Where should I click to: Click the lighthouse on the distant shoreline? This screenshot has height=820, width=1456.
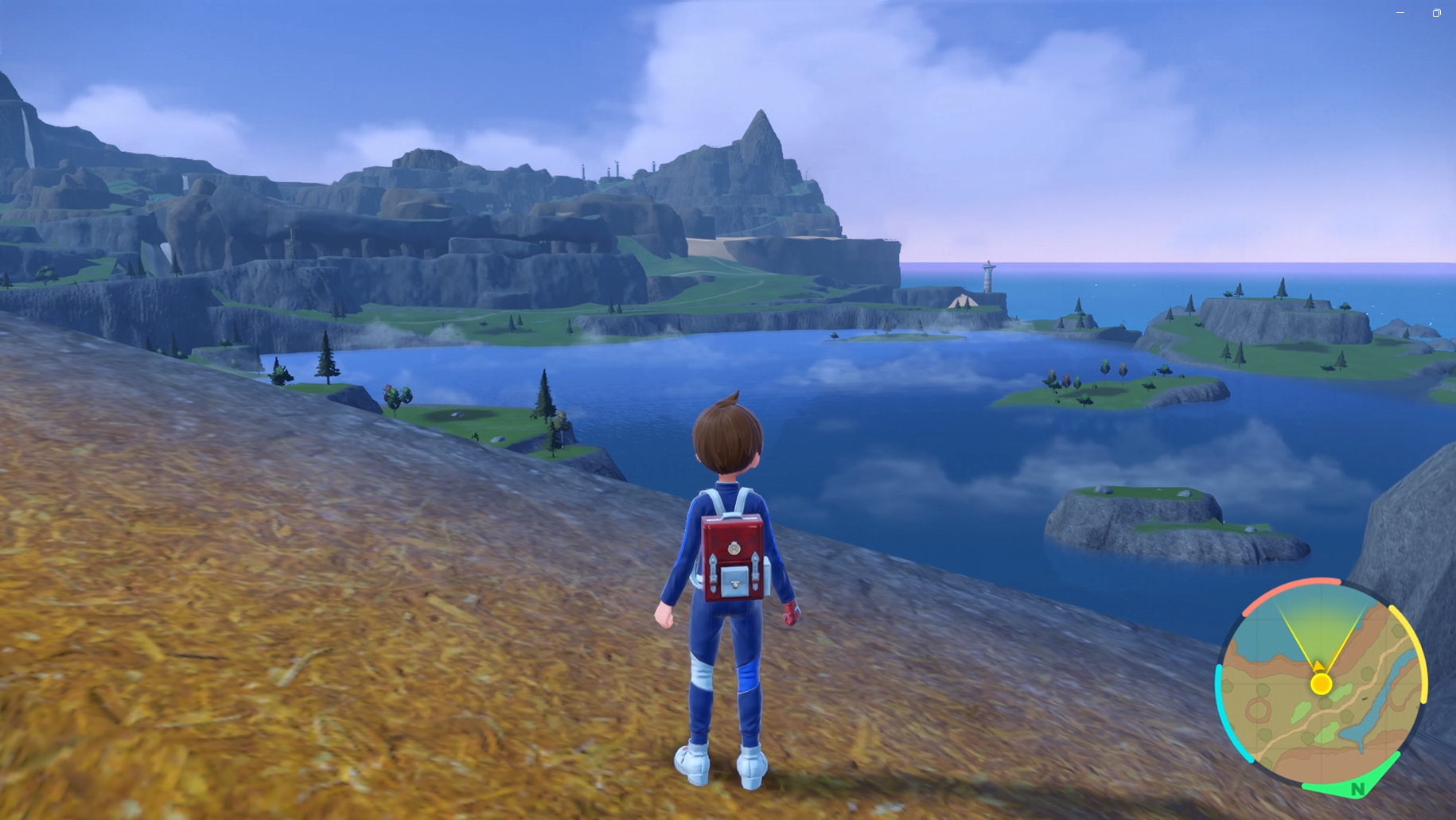point(988,278)
